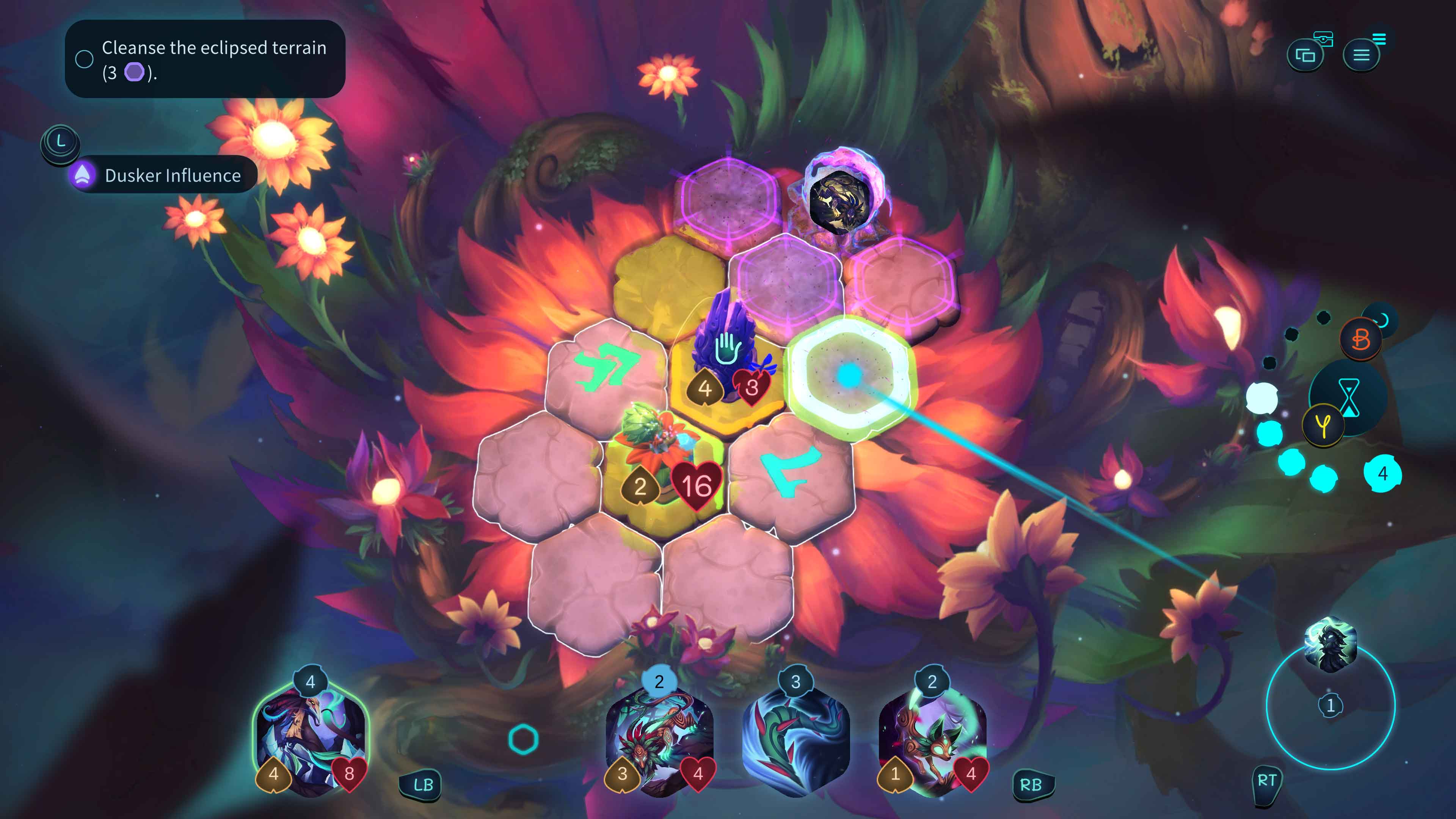
Task: Open the overlapping cards deck view button
Action: pos(1305,55)
